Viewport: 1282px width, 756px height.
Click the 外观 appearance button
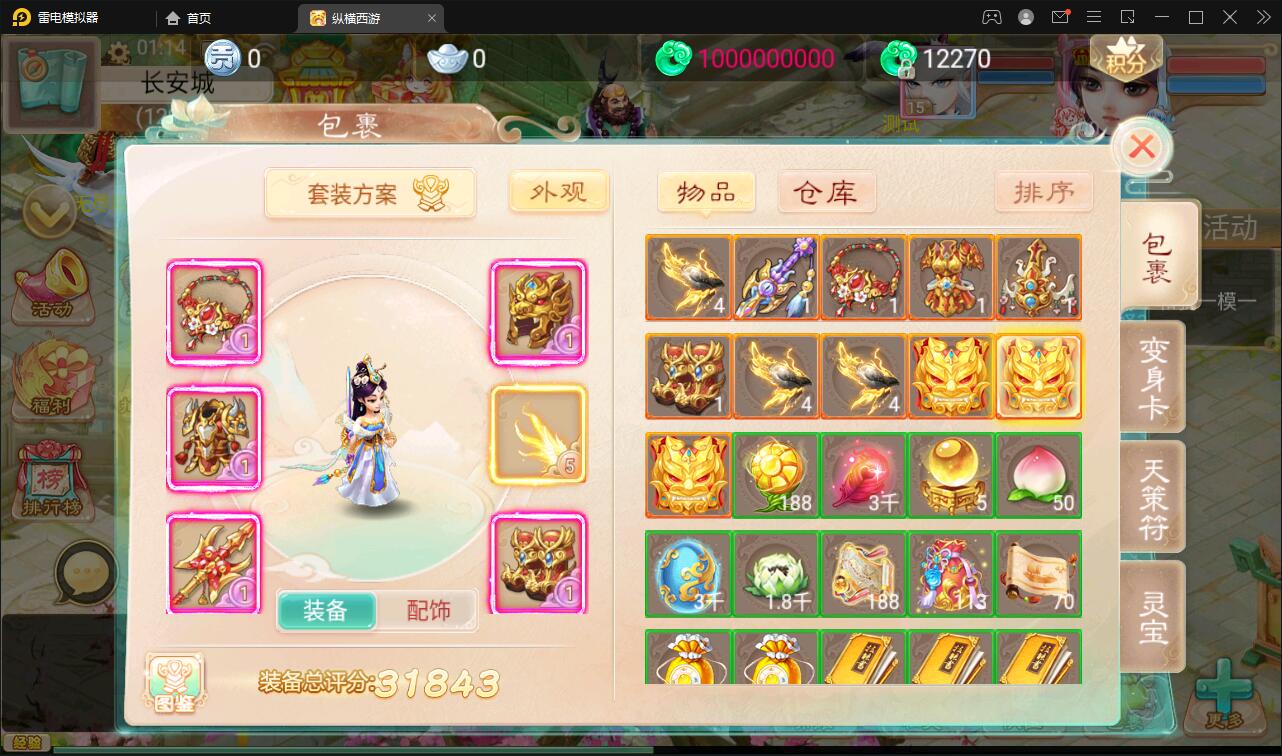(558, 192)
